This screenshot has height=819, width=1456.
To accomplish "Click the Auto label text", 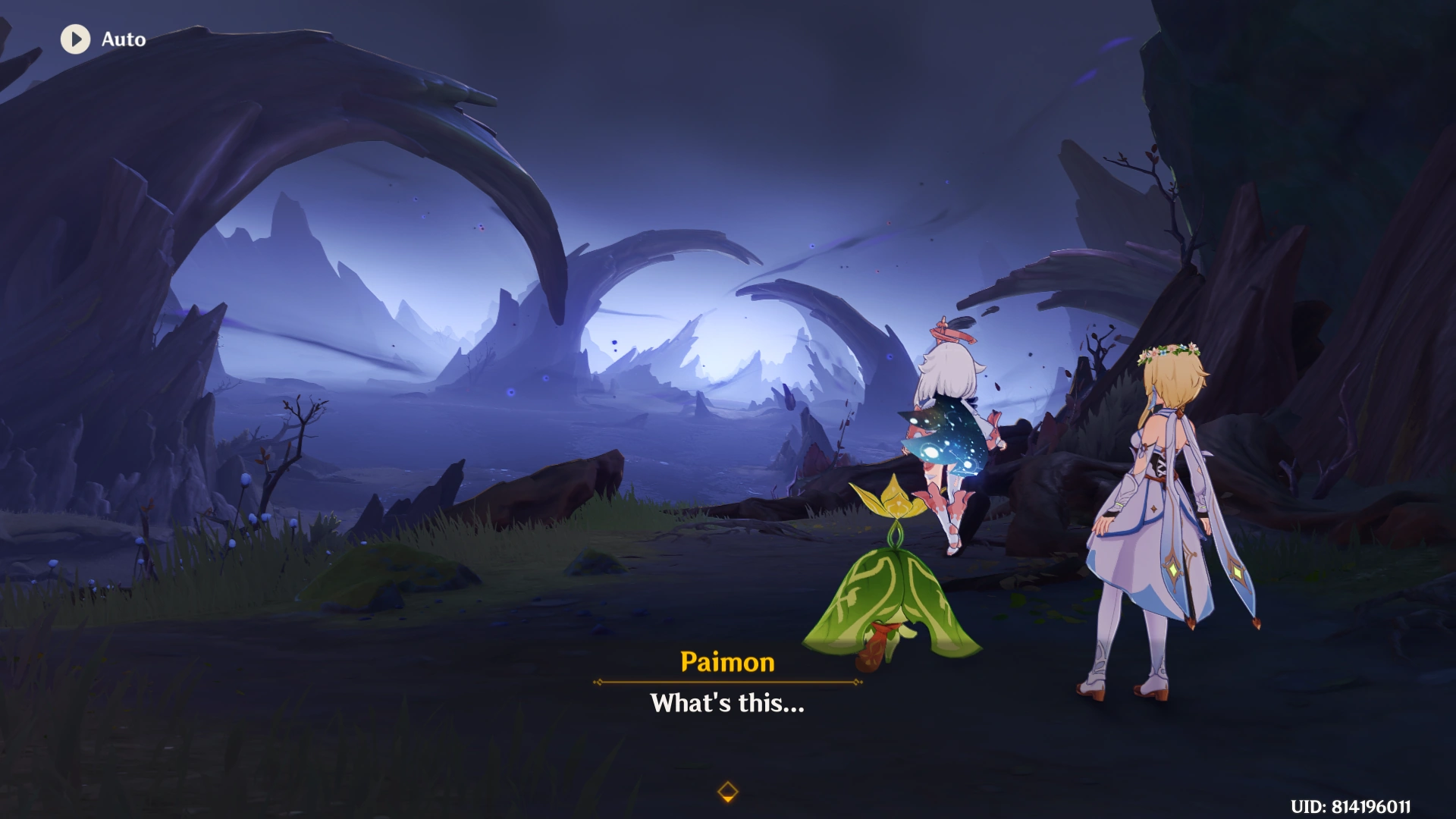I will click(124, 39).
